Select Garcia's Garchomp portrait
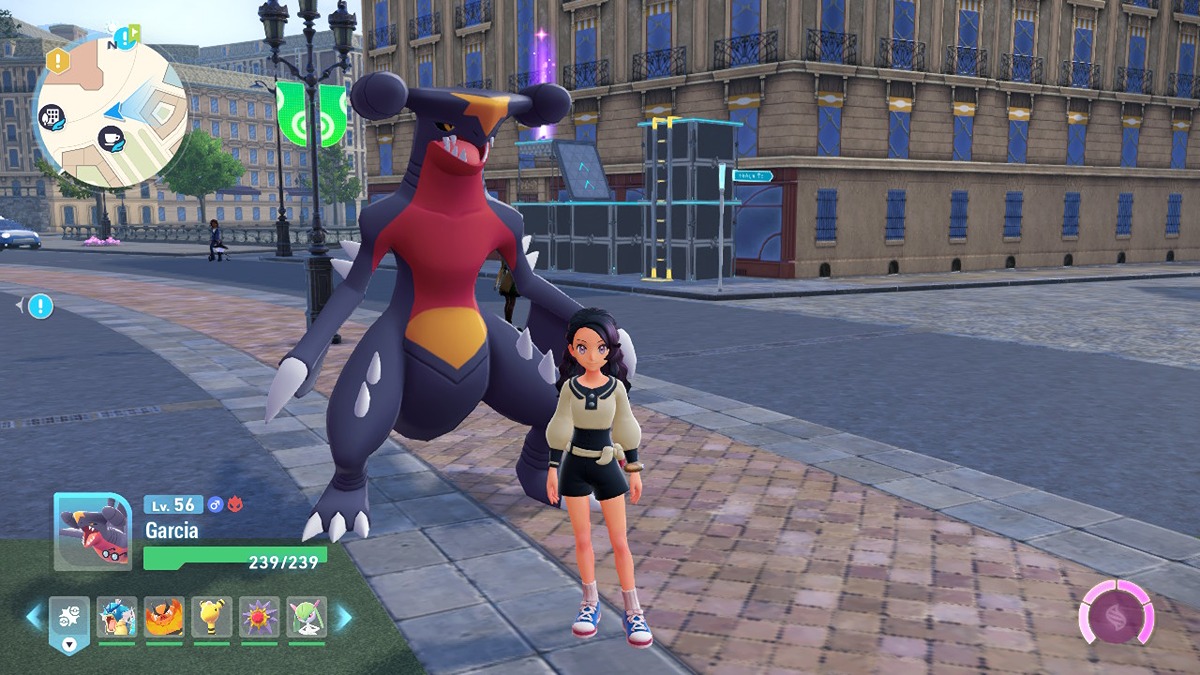Image resolution: width=1200 pixels, height=675 pixels. point(92,532)
